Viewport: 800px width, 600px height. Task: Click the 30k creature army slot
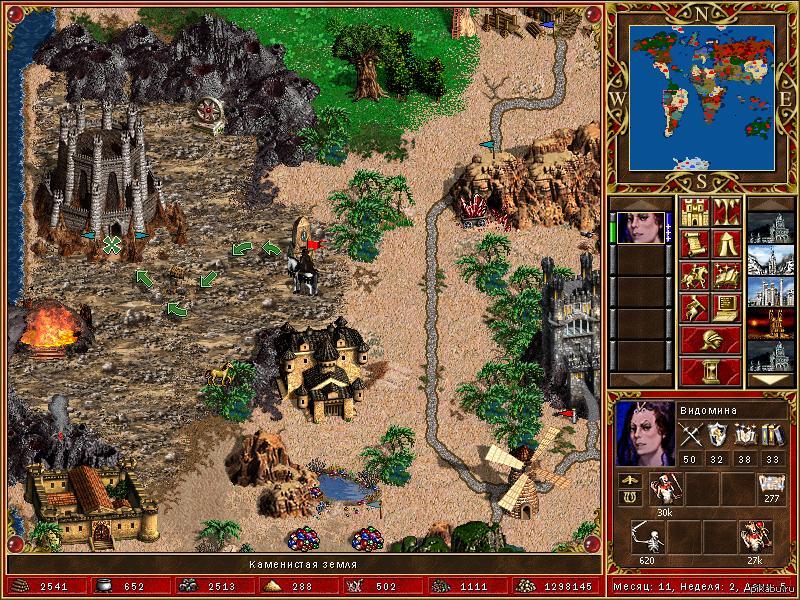[x=664, y=488]
